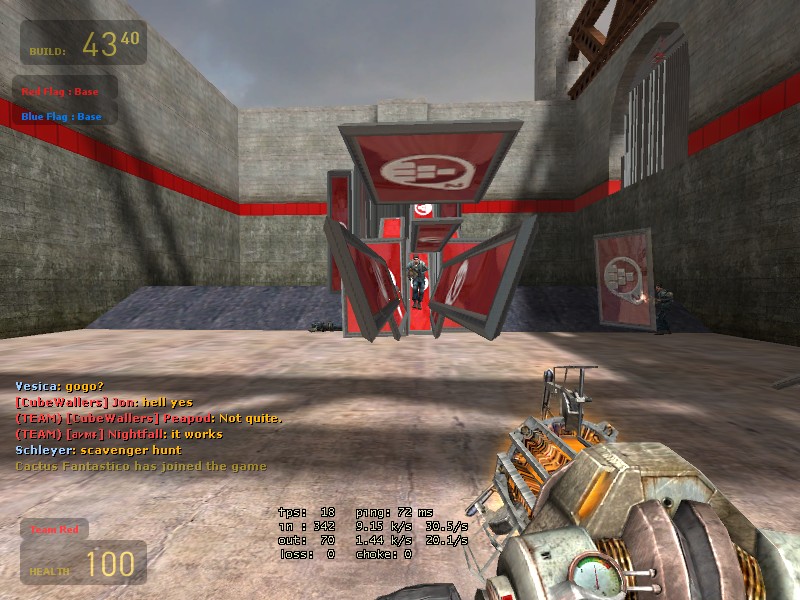Select the Red Flag status indicator
This screenshot has height=600, width=800.
(x=61, y=92)
